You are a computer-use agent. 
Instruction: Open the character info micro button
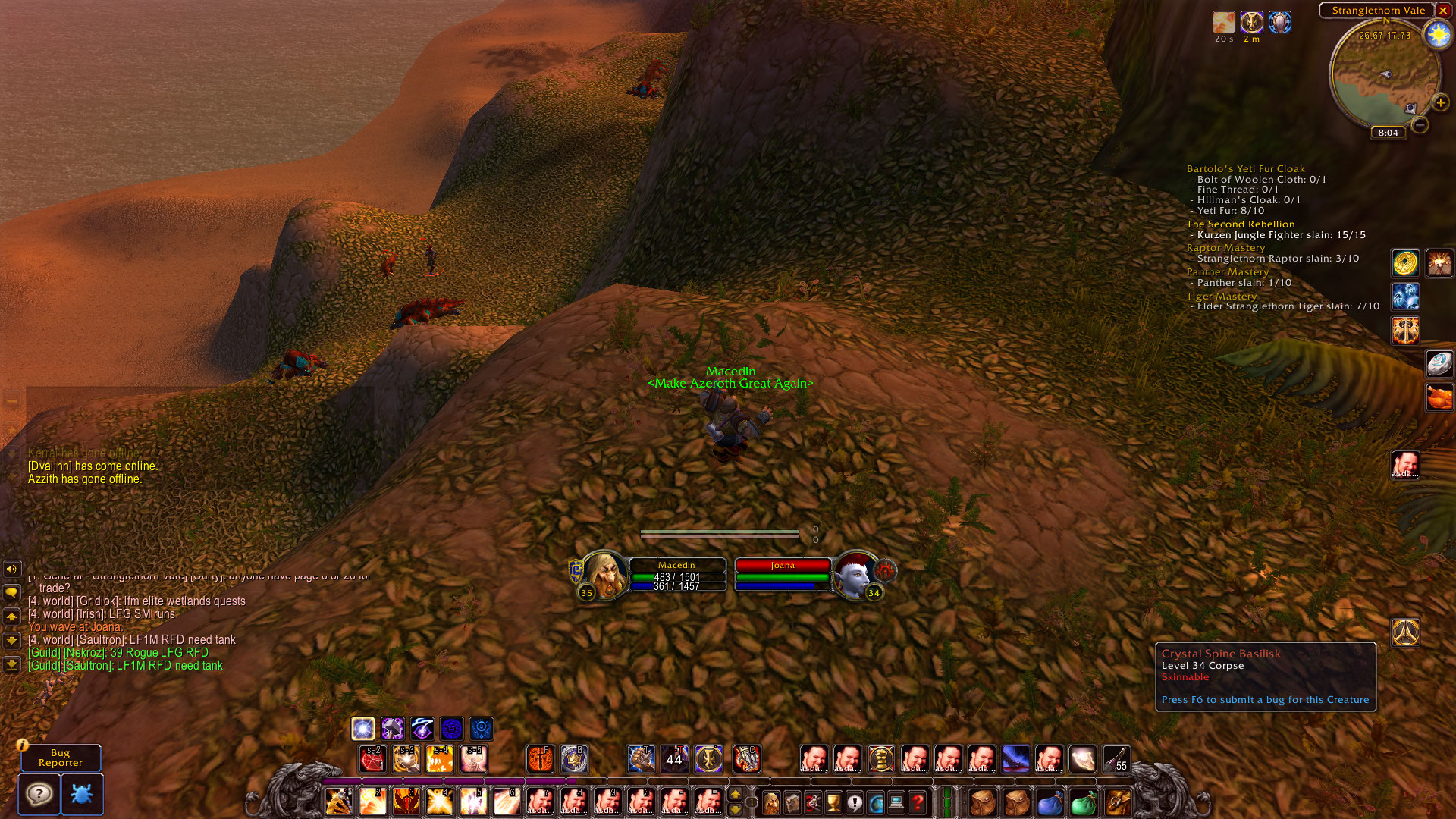pos(770,802)
